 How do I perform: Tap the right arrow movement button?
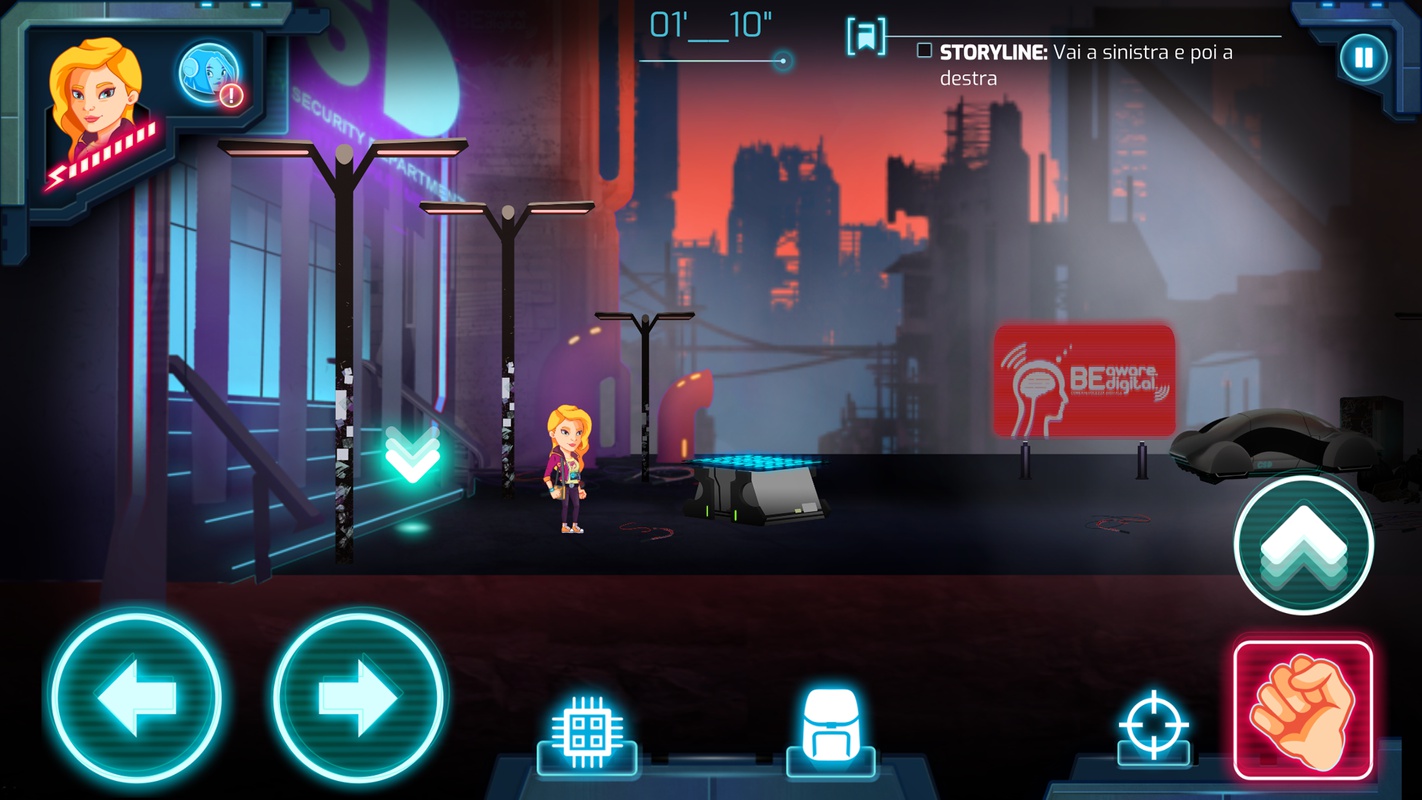tap(358, 696)
